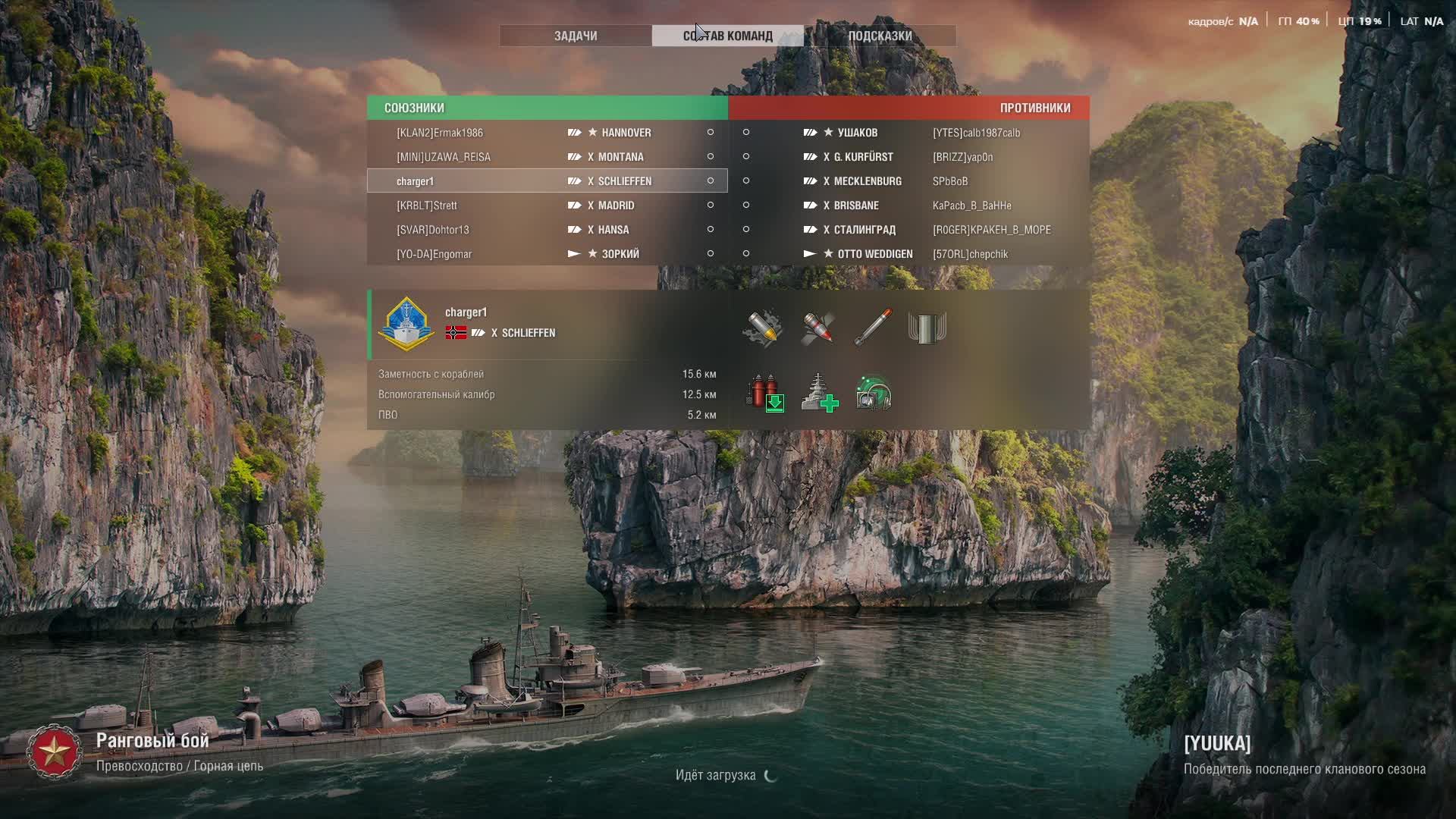
Task: Choose enemy yap0n's G. Kurfürst row
Action: click(908, 157)
